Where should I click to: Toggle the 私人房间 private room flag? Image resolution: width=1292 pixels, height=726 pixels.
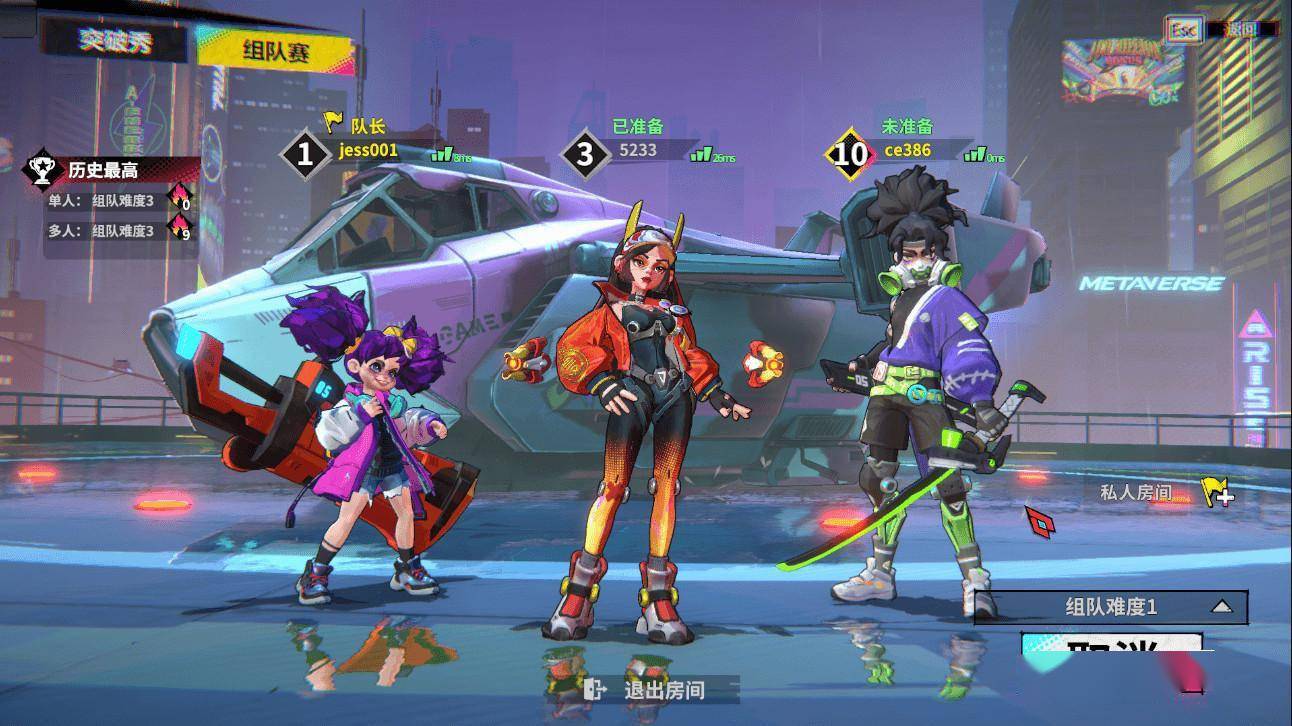coord(1215,492)
